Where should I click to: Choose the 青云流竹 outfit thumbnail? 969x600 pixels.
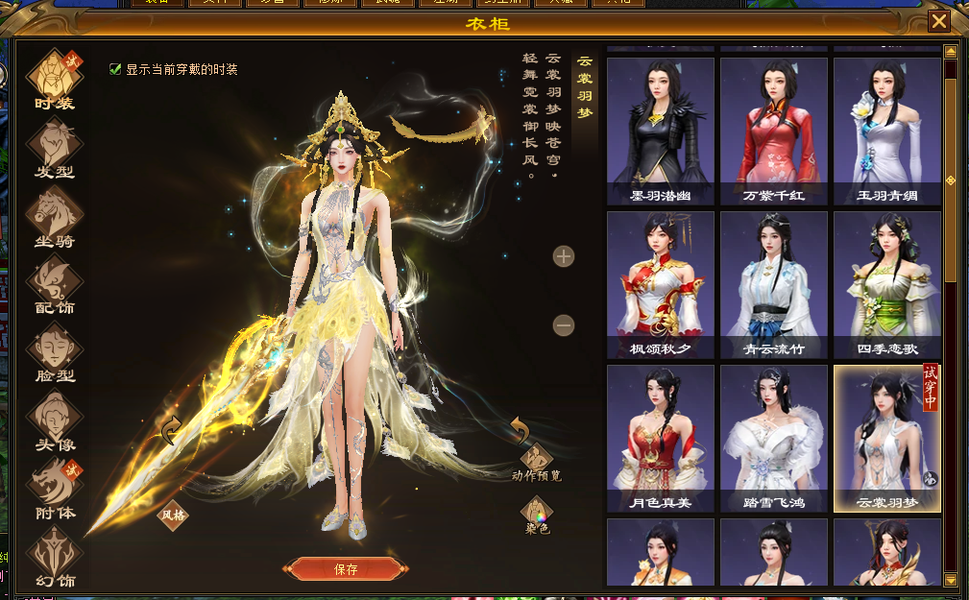tap(774, 284)
